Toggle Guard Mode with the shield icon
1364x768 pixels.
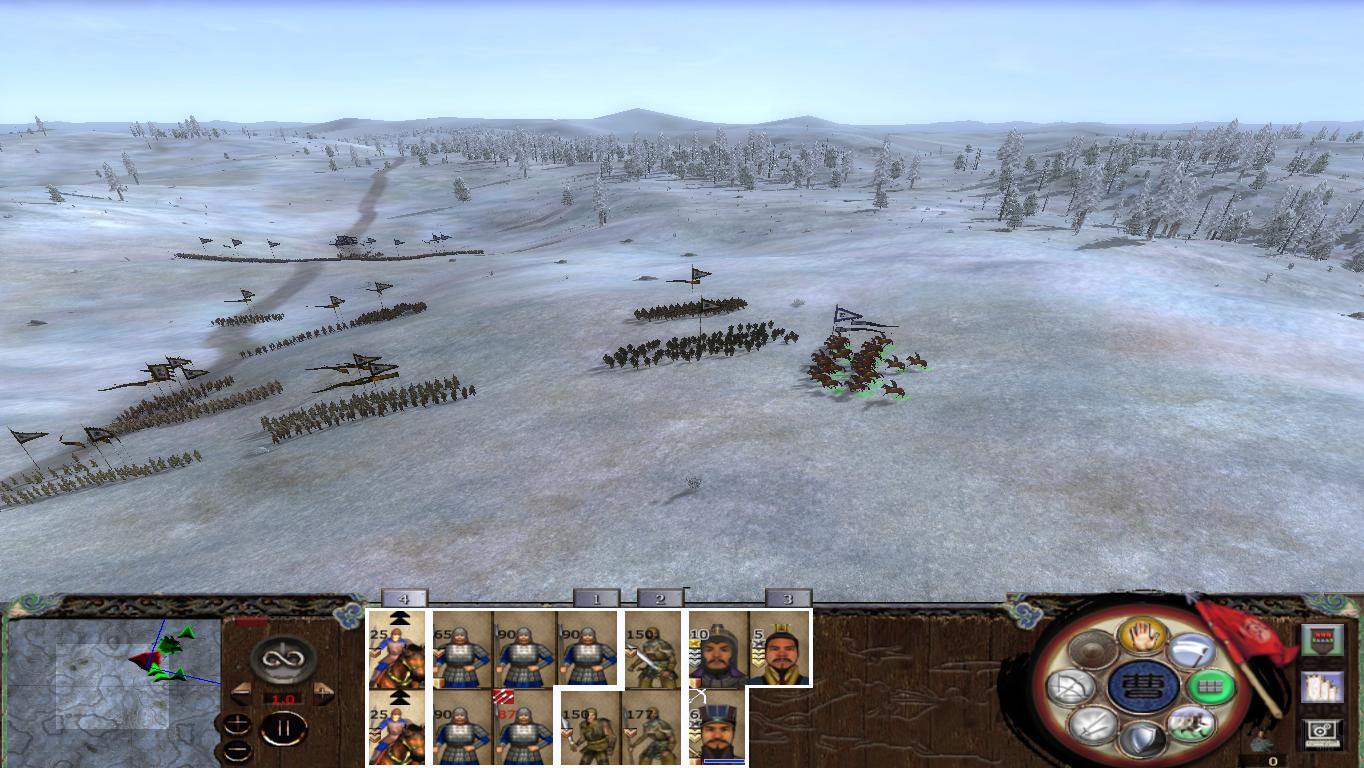tap(1142, 740)
